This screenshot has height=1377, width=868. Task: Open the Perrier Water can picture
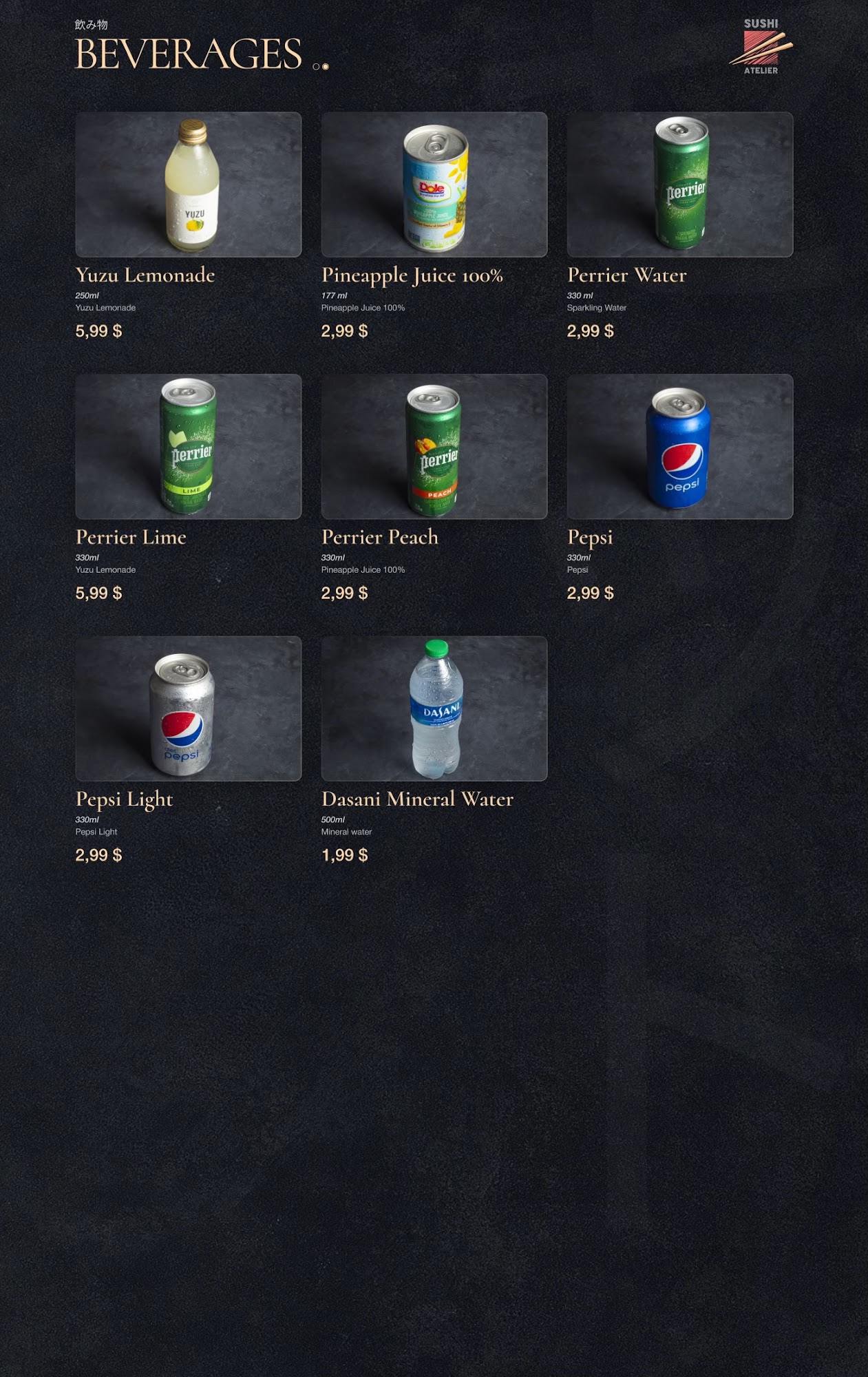680,185
